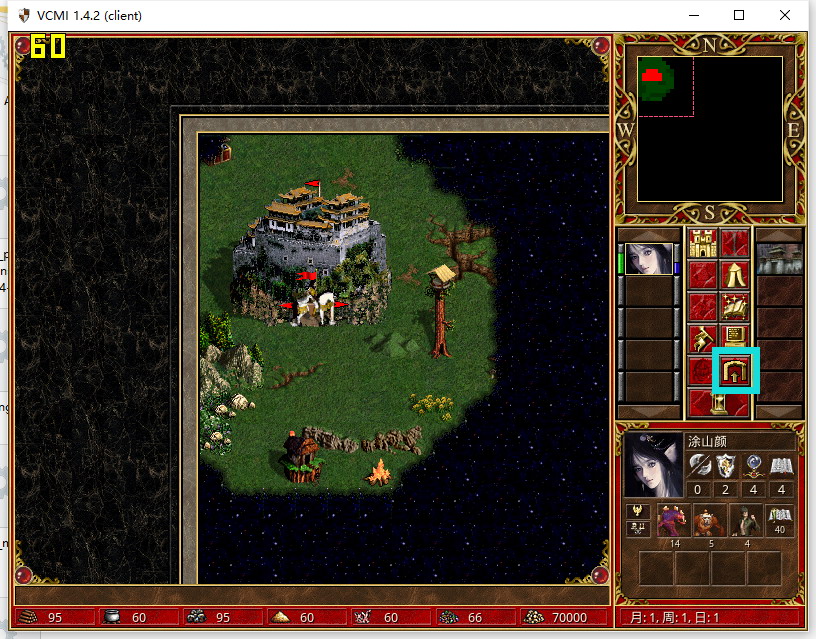End the turn with the hourglass button
Image resolution: width=816 pixels, height=639 pixels.
(x=720, y=403)
